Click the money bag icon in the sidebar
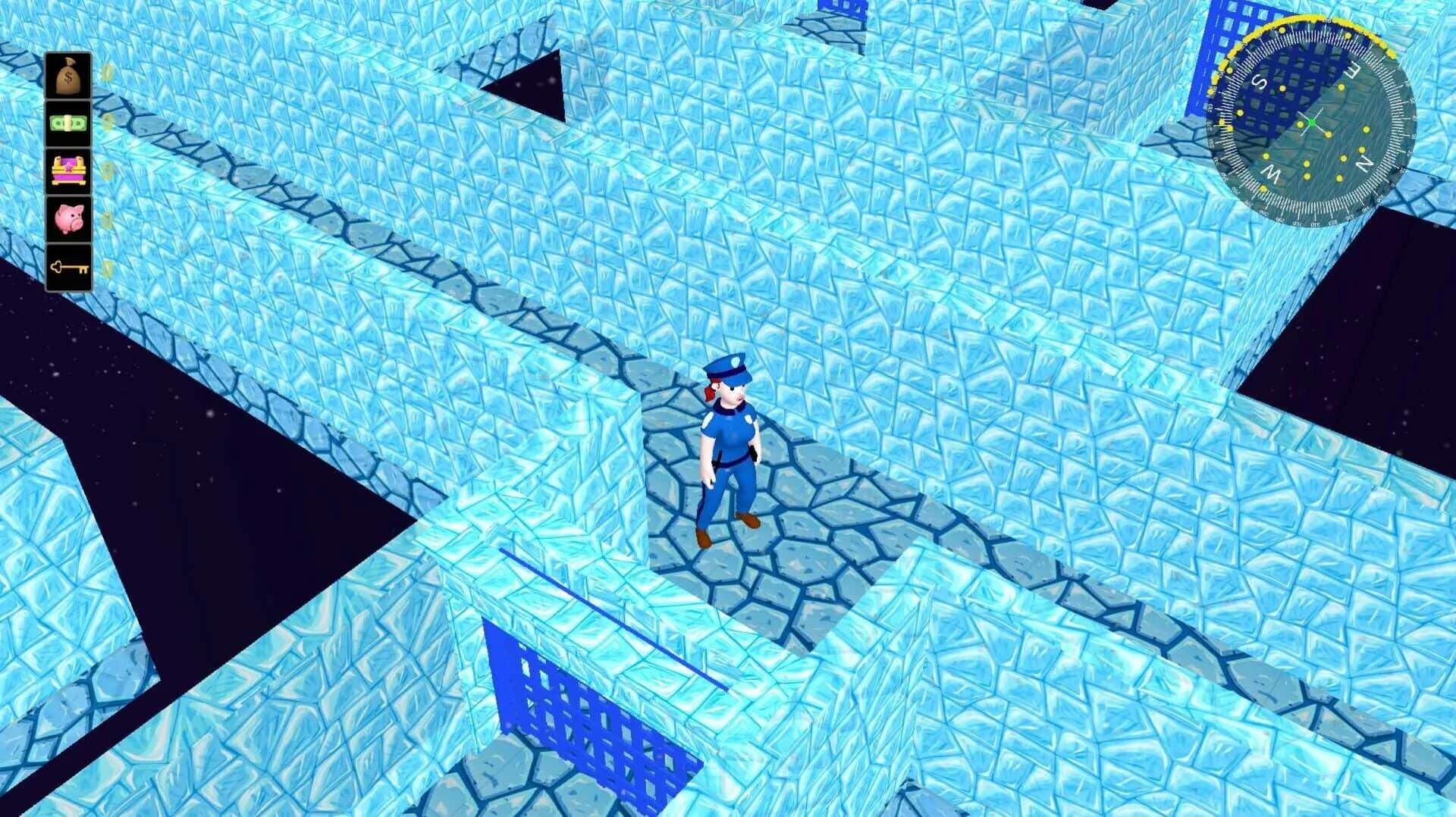 coord(67,74)
